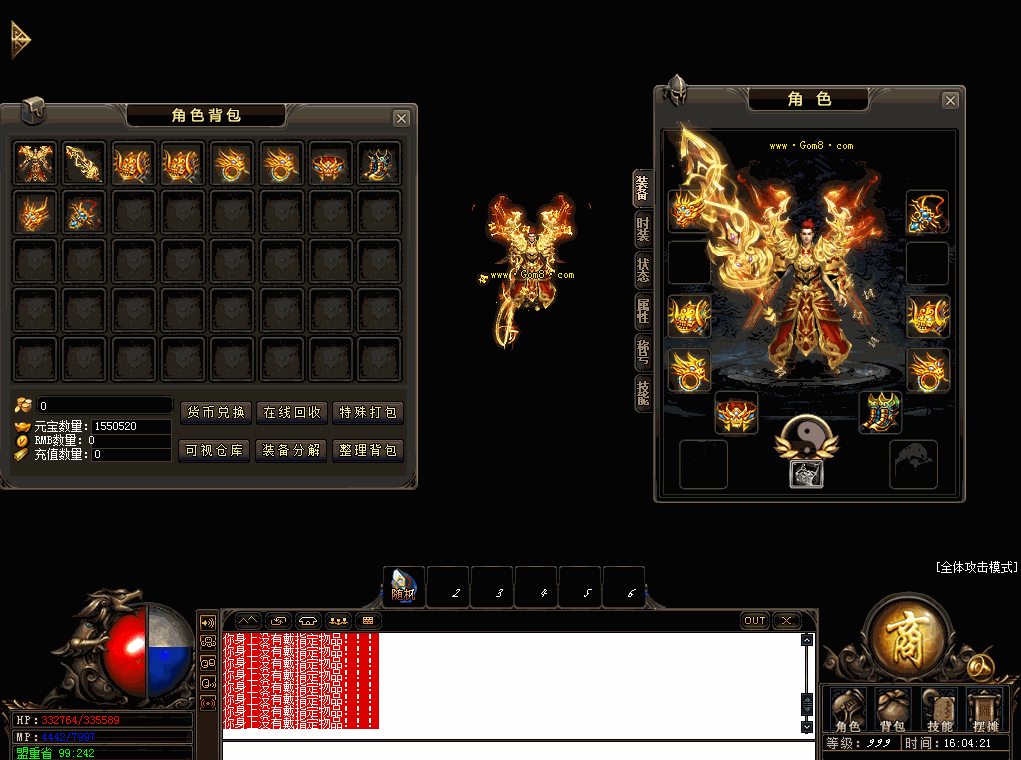Close the 角色背包 inventory window

point(401,118)
